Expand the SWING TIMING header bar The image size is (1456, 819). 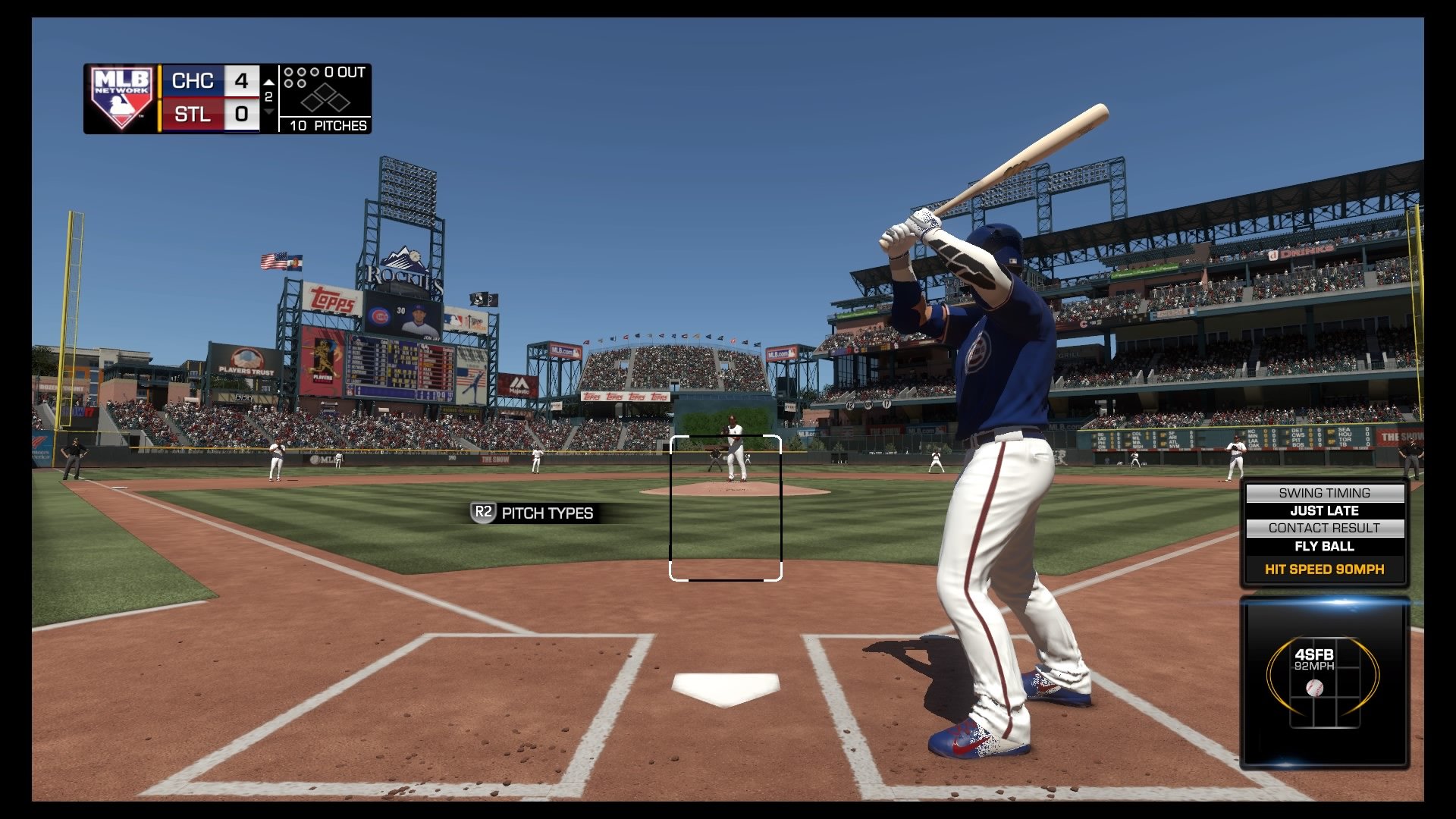(1324, 492)
